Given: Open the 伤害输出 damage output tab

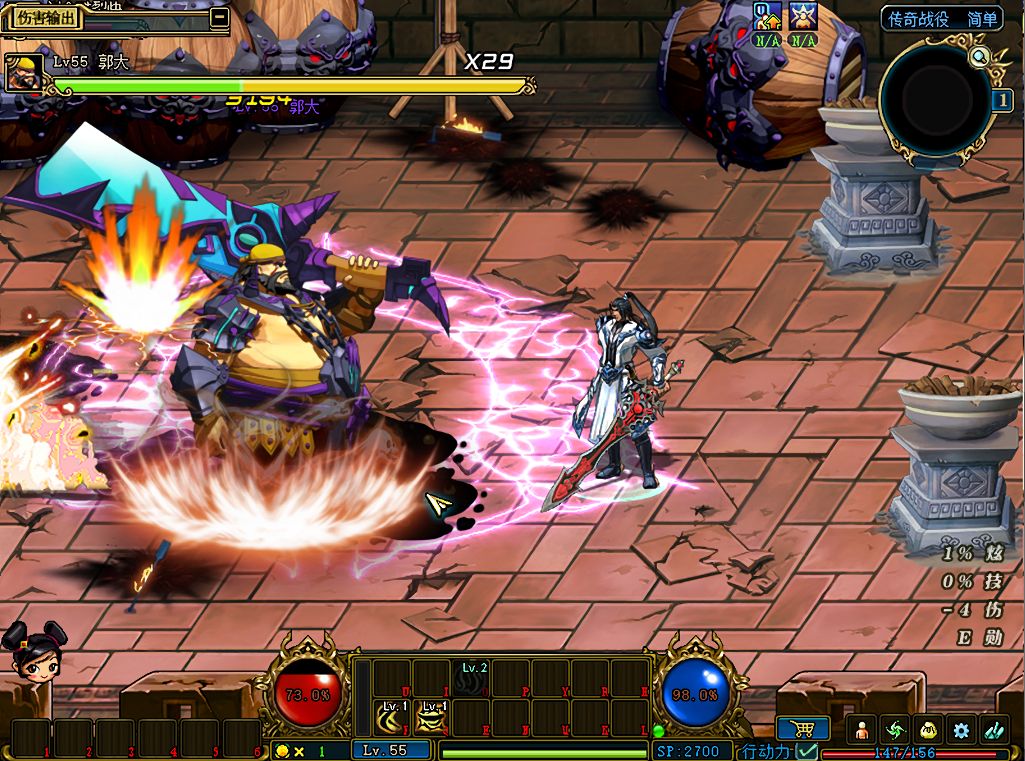Looking at the screenshot, I should [48, 18].
